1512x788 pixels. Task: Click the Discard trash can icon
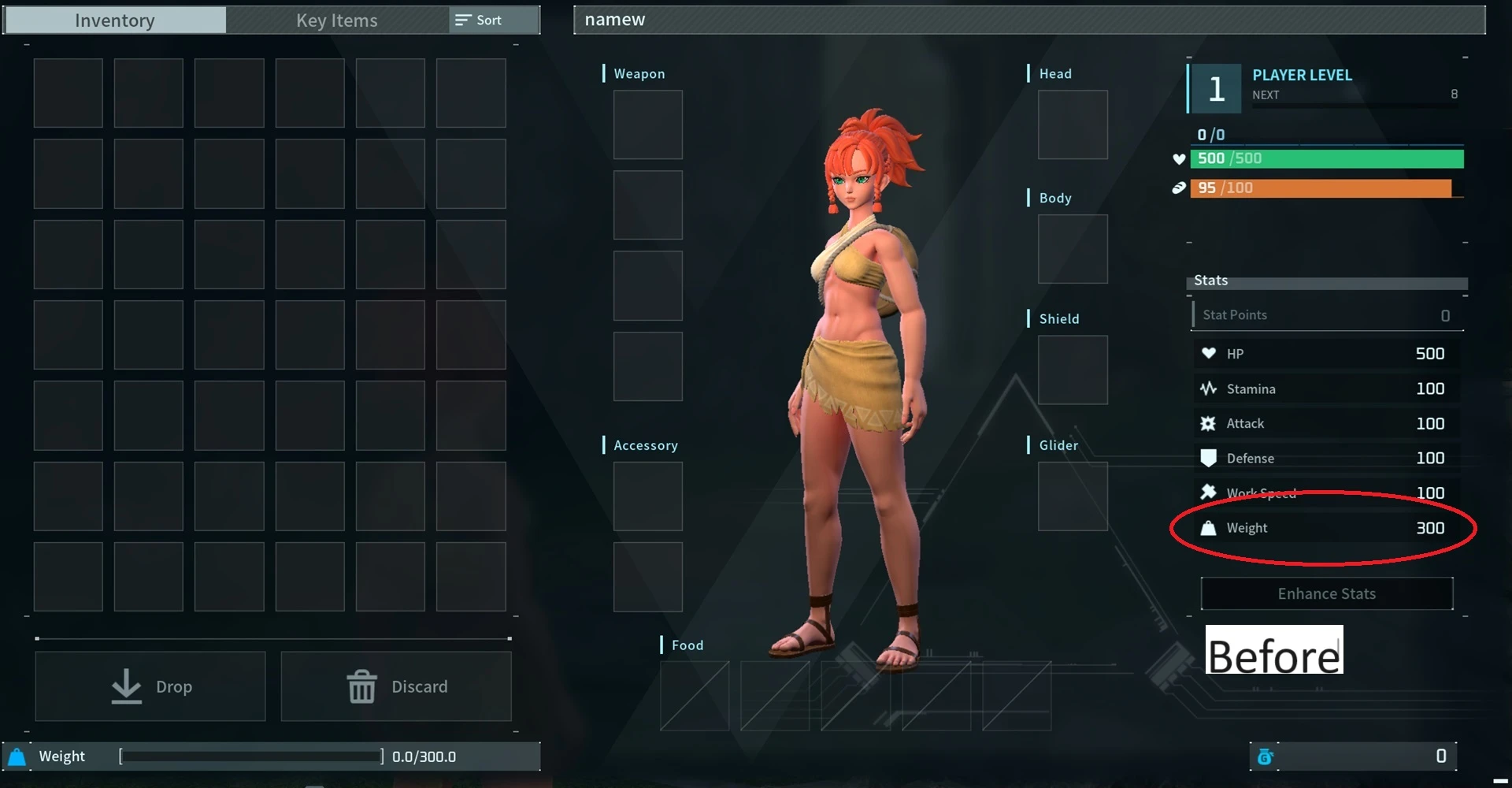(x=361, y=686)
